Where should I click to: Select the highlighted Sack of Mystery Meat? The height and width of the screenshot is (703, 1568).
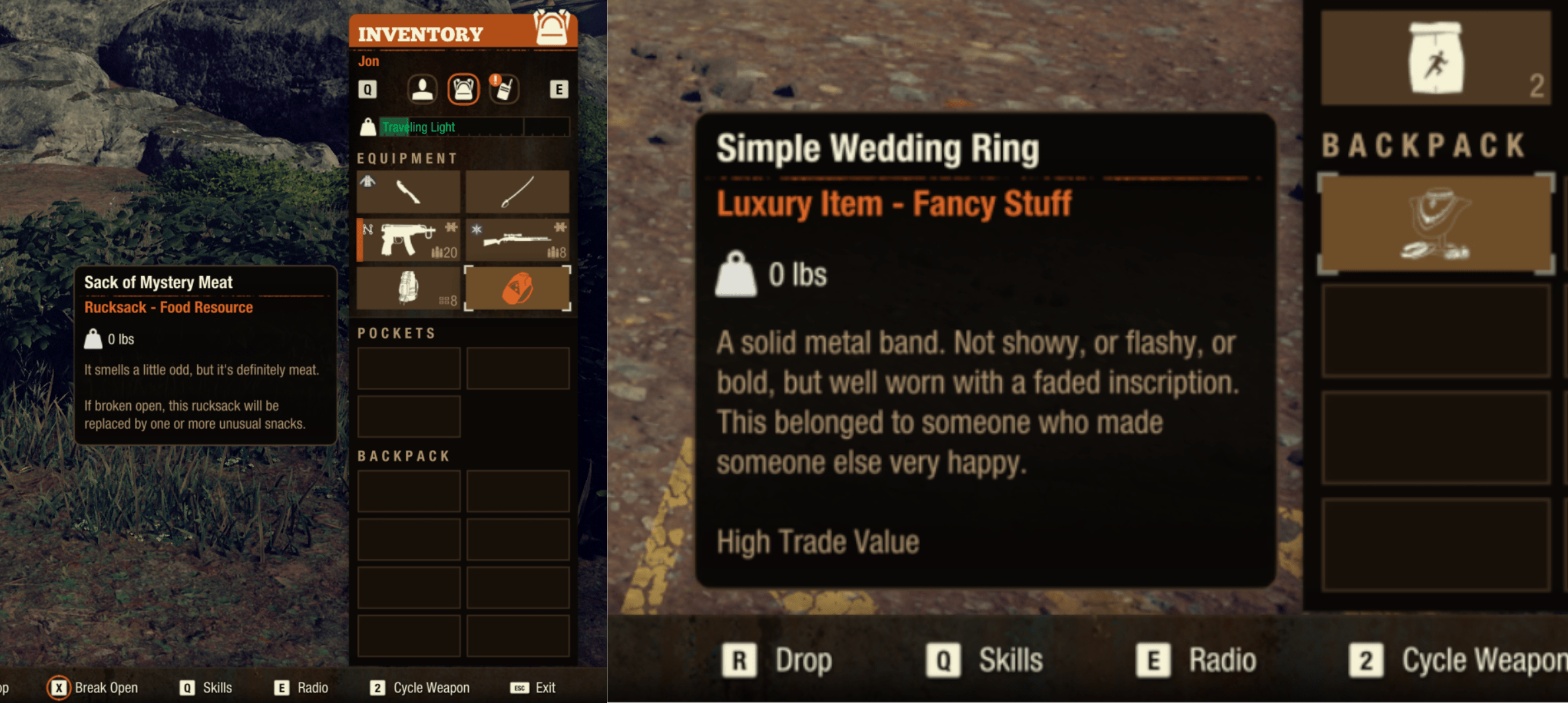pos(518,289)
